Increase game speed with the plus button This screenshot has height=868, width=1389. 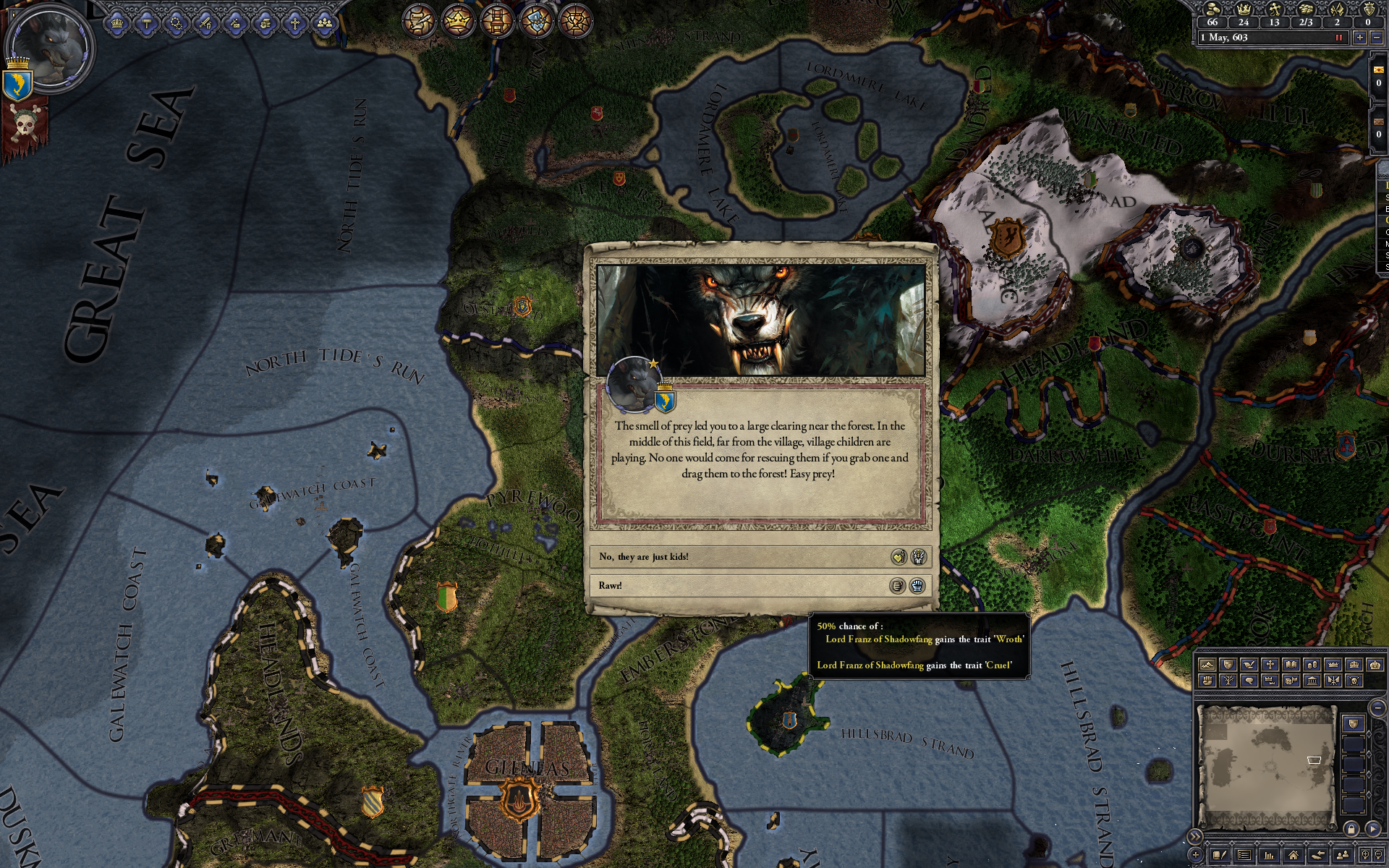click(1359, 38)
